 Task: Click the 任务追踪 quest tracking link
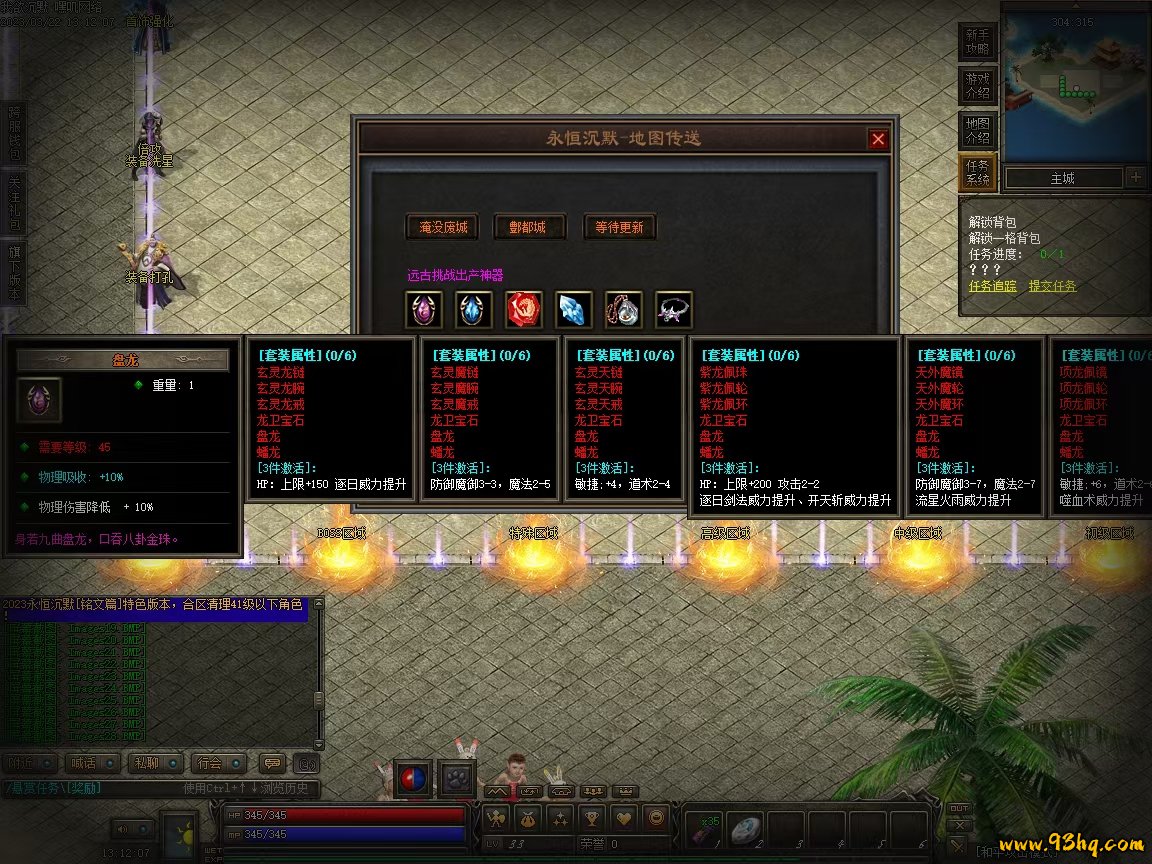[x=992, y=286]
